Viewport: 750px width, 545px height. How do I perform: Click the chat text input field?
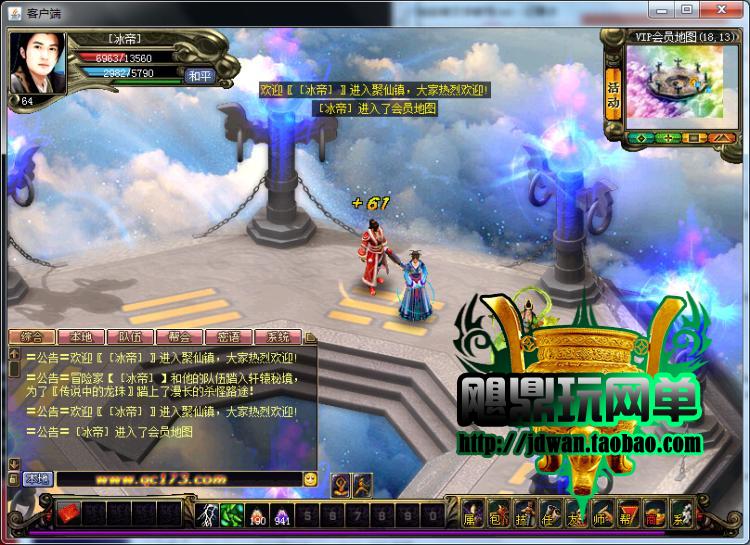tap(178, 480)
